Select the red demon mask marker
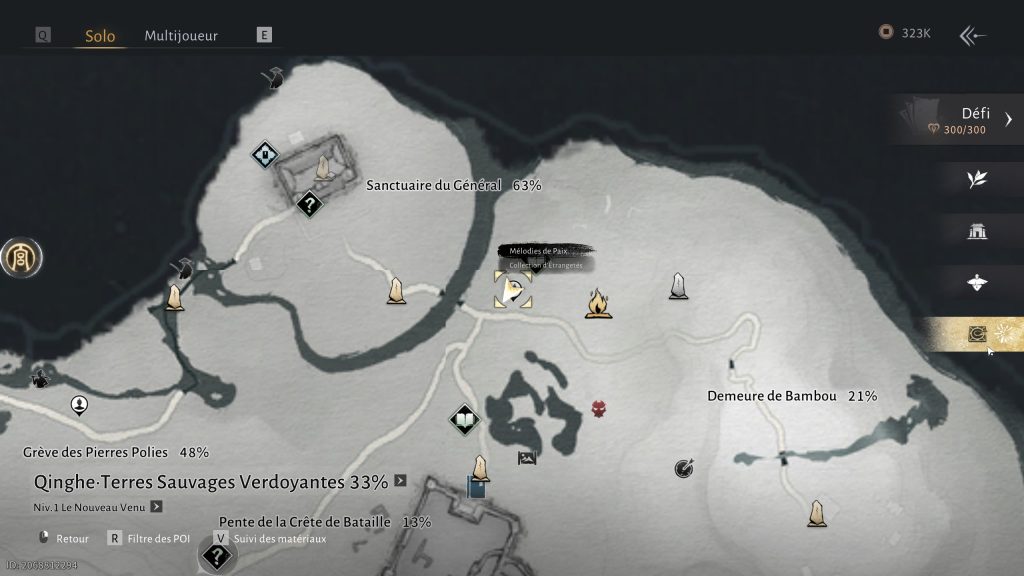 599,408
